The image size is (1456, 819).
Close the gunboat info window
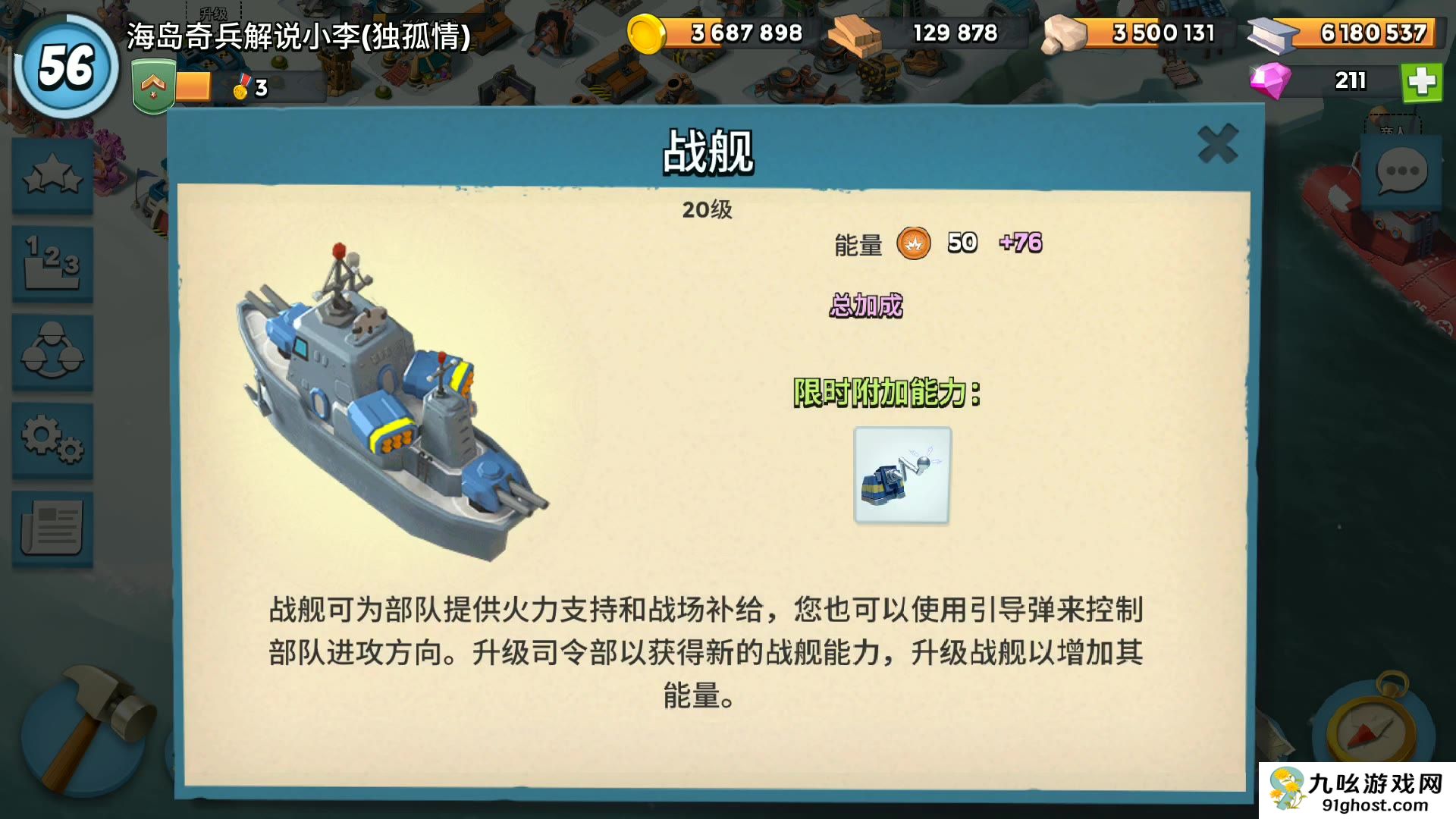pos(1217,143)
